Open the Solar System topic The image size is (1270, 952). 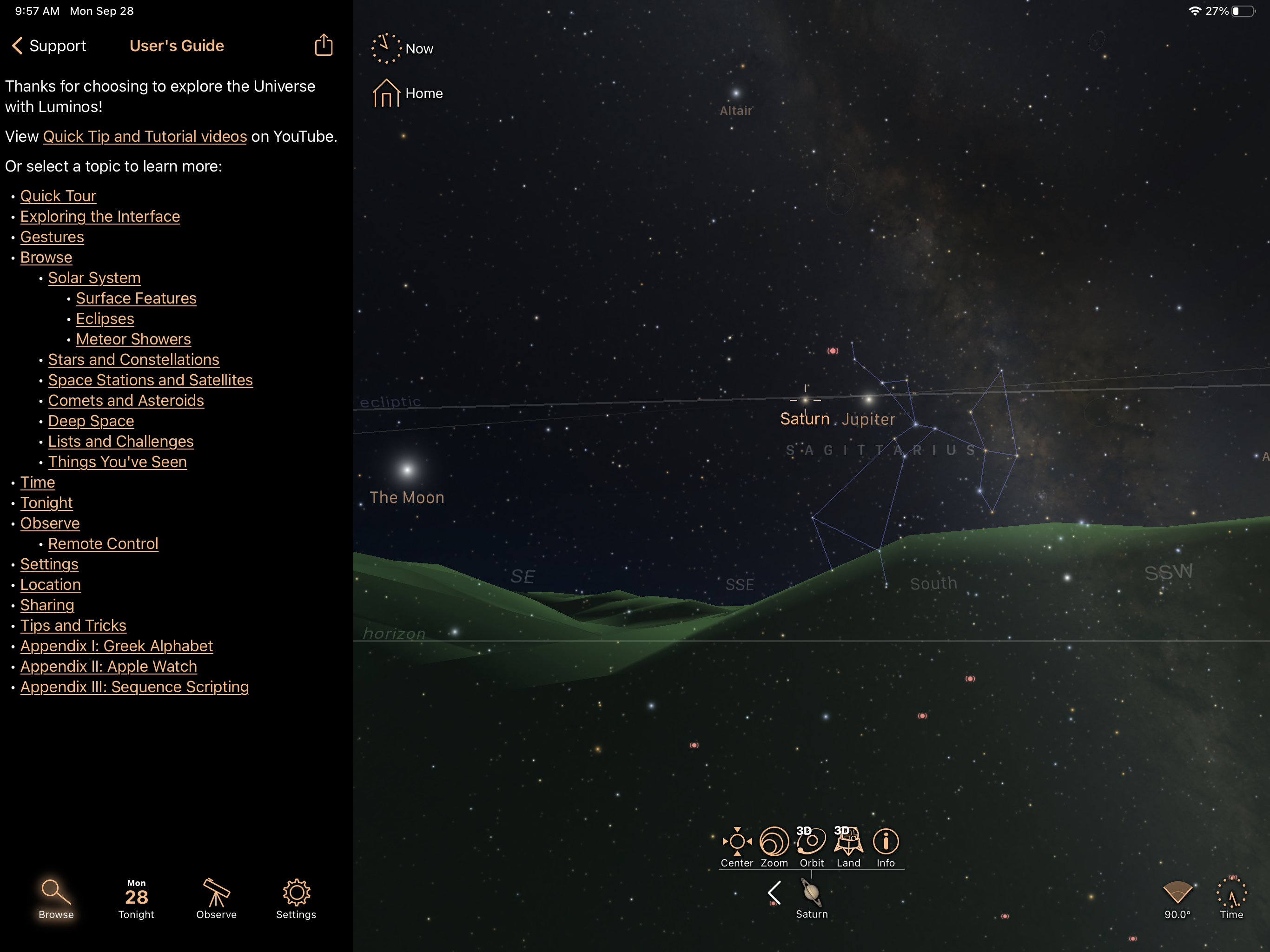pyautogui.click(x=94, y=278)
